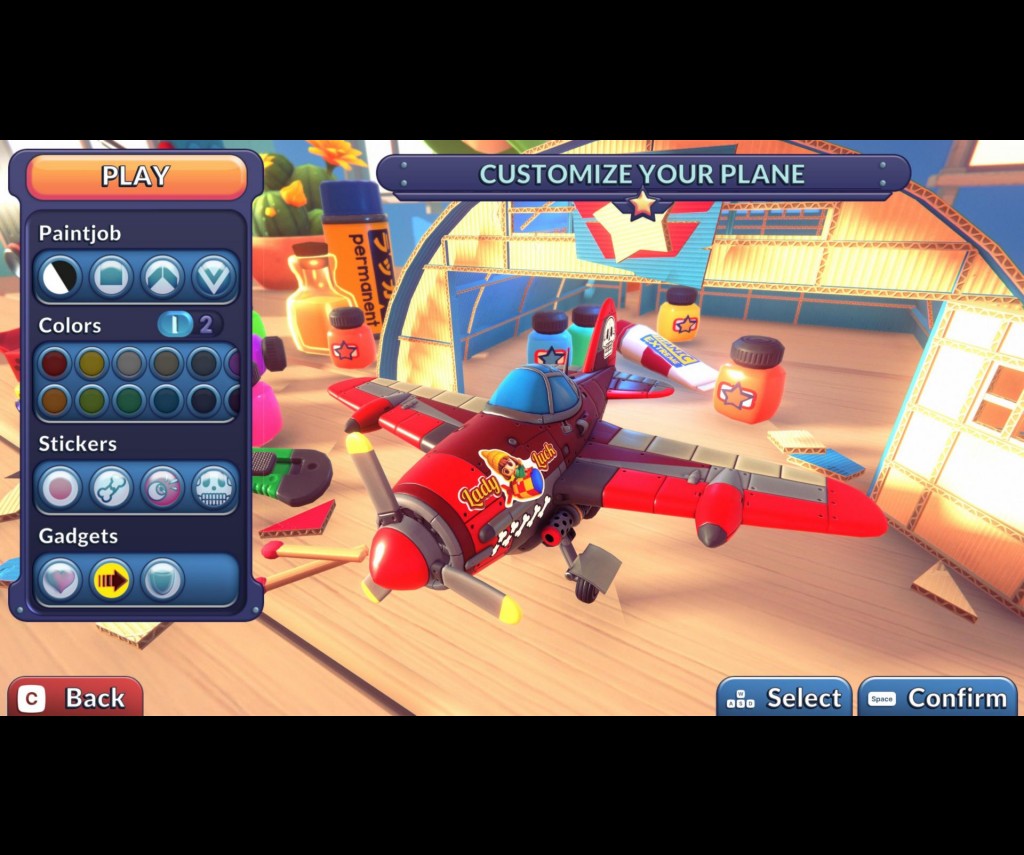
Task: Select the plain pink circle sticker
Action: 60,488
